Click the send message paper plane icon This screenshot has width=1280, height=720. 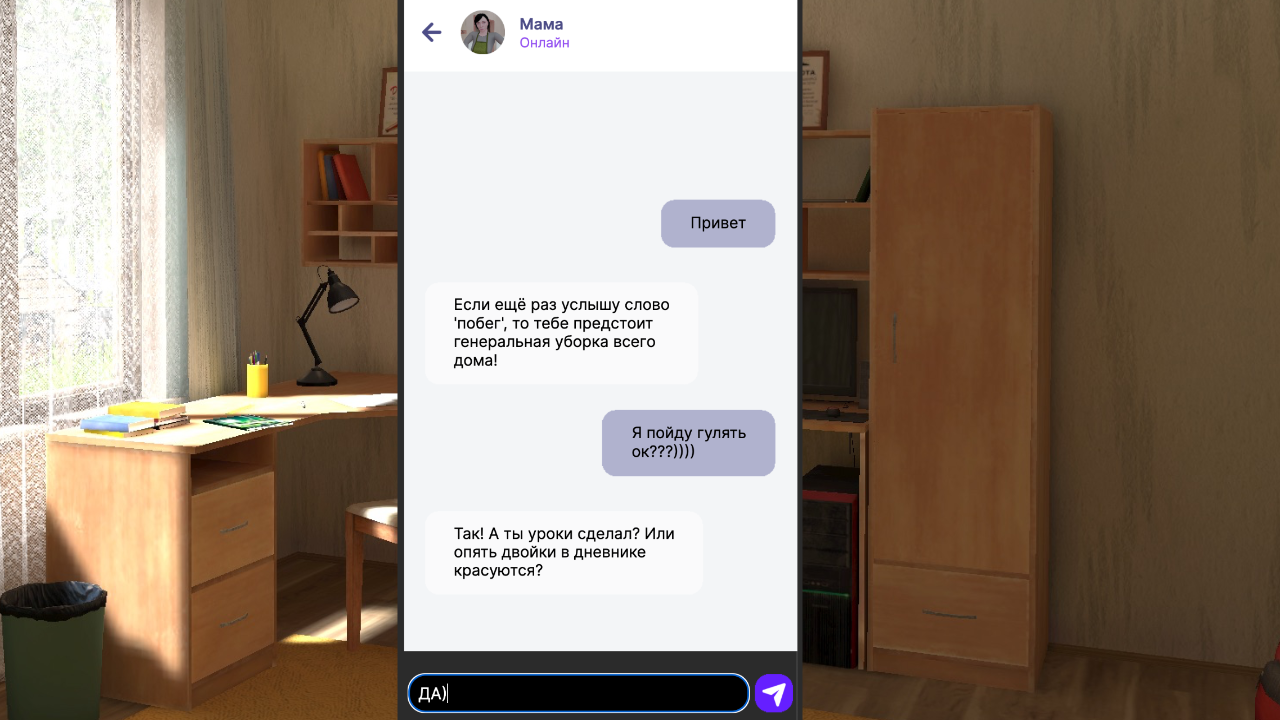(772, 692)
